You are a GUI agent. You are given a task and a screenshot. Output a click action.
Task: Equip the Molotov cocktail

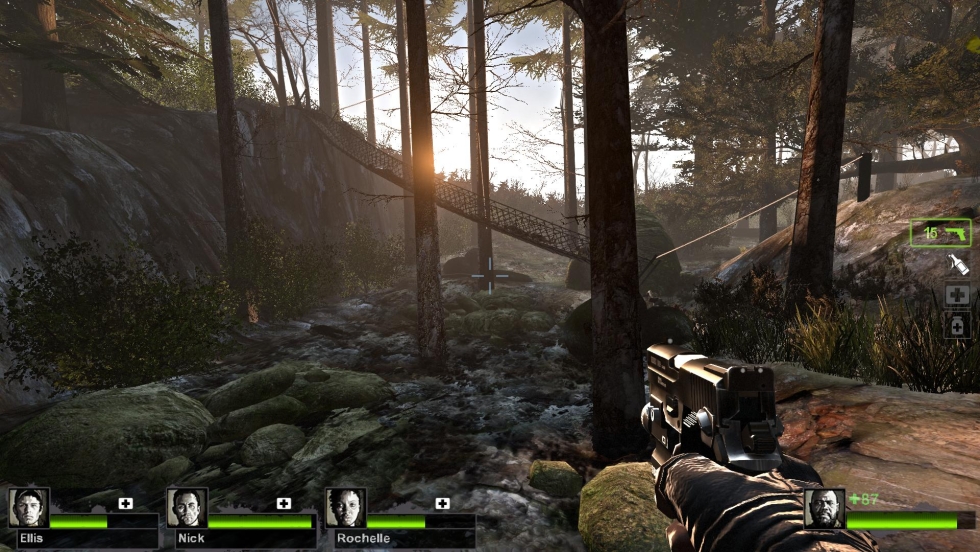tap(957, 264)
